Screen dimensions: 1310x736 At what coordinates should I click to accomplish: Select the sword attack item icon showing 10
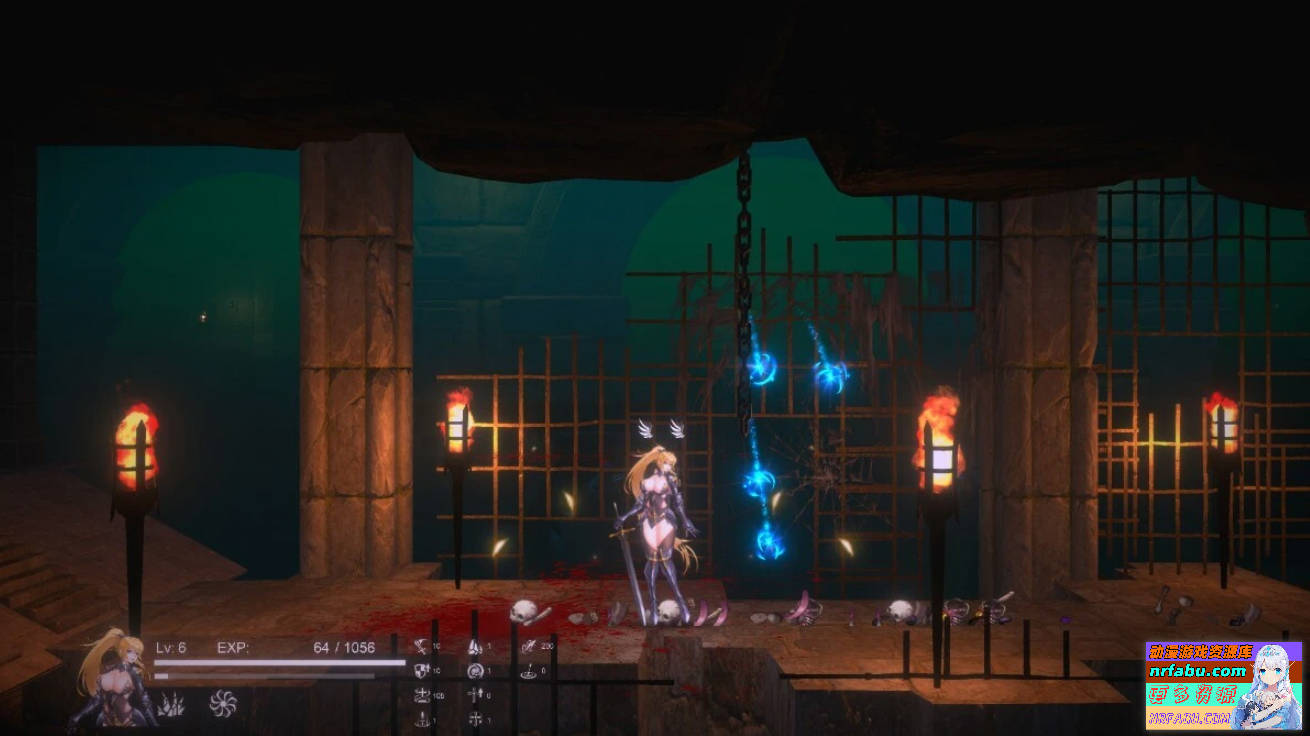point(422,647)
